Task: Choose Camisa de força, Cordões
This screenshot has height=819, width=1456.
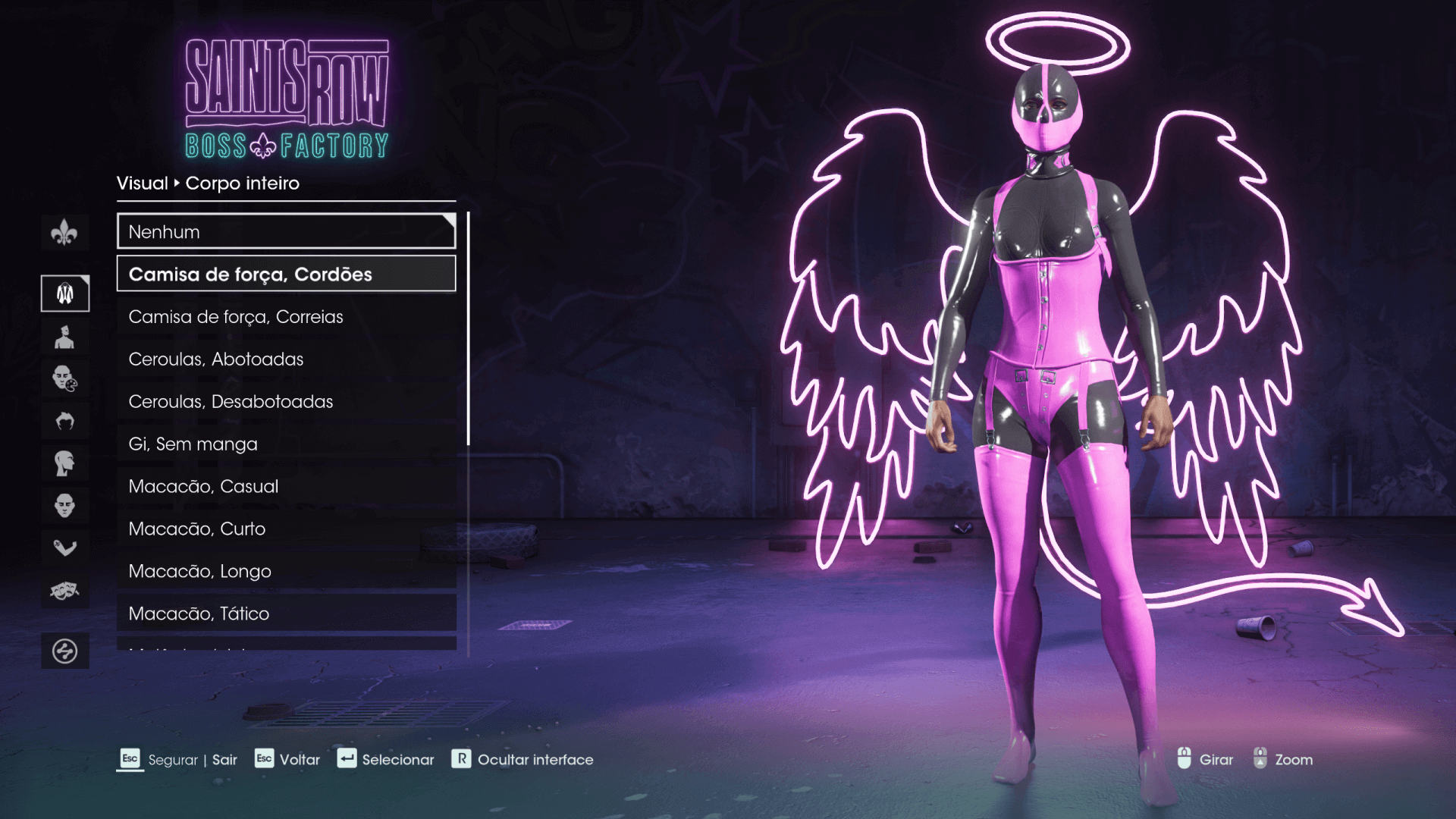Action: coord(286,275)
